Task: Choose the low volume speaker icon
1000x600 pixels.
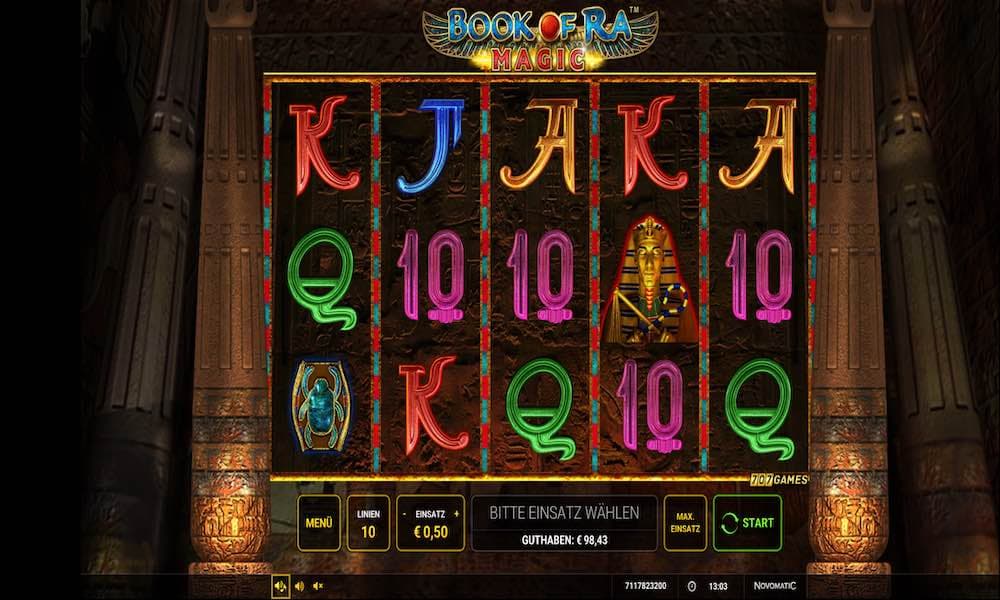Action: [x=299, y=585]
